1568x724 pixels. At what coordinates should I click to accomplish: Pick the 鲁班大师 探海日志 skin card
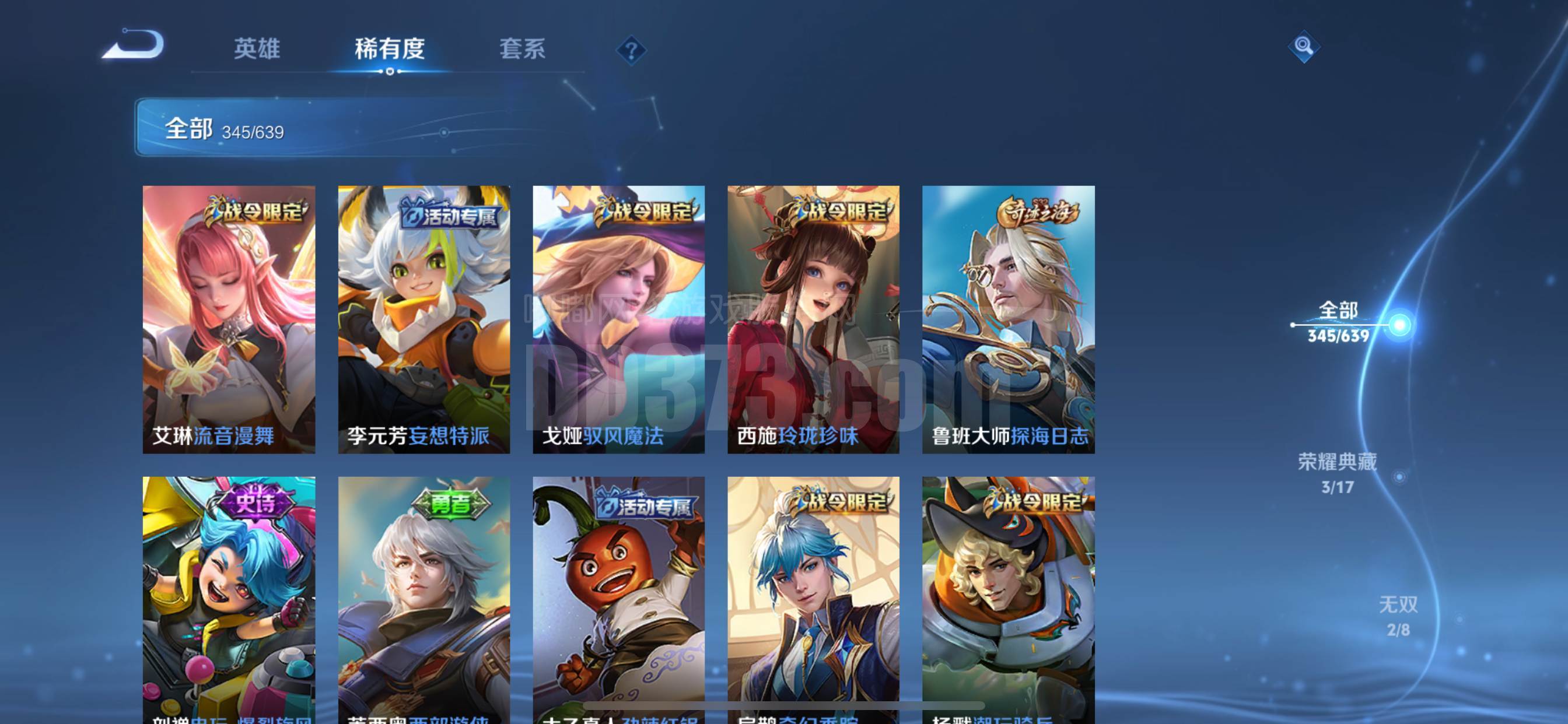click(x=1008, y=319)
